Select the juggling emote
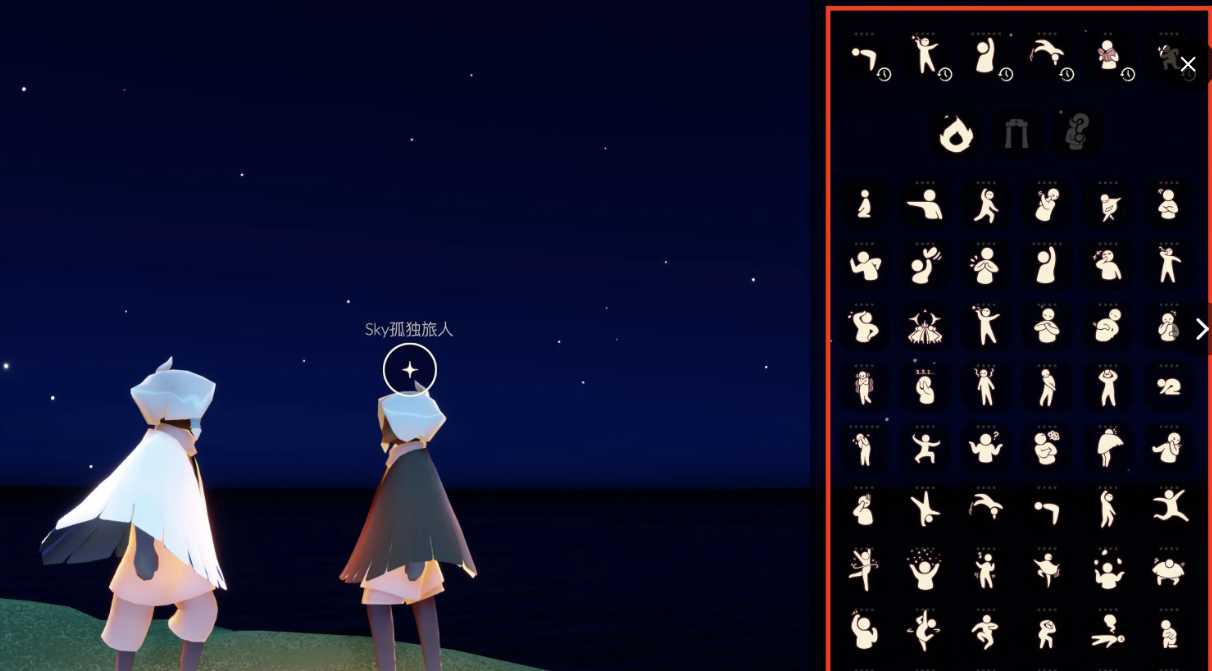This screenshot has width=1212, height=671. click(1107, 569)
